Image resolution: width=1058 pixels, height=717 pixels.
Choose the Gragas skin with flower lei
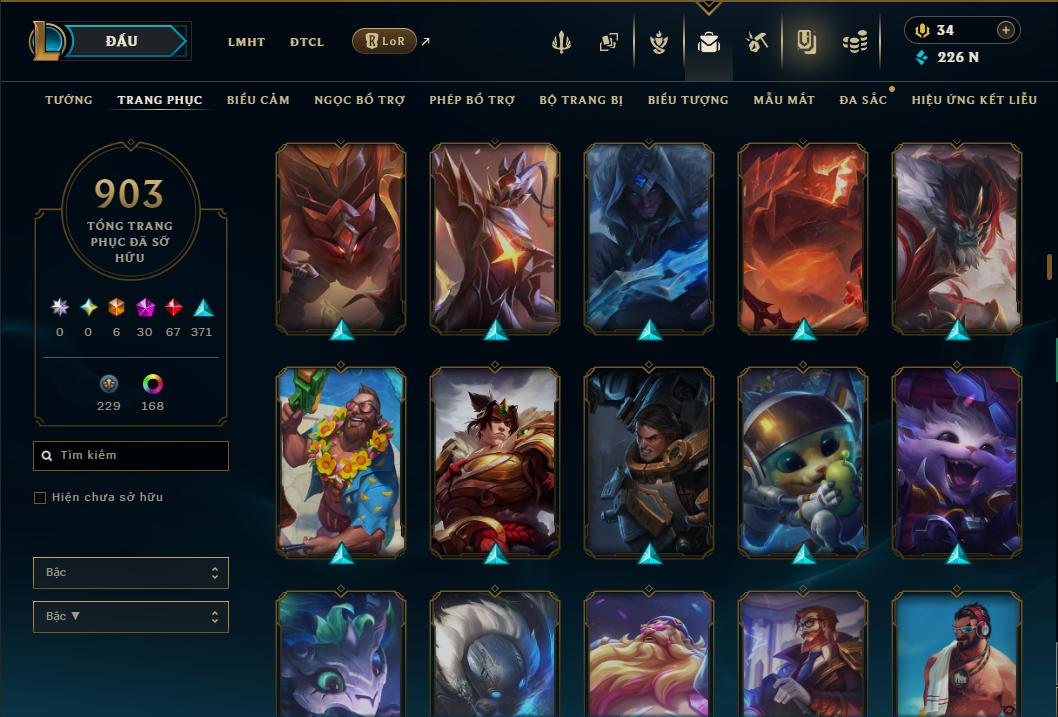341,462
